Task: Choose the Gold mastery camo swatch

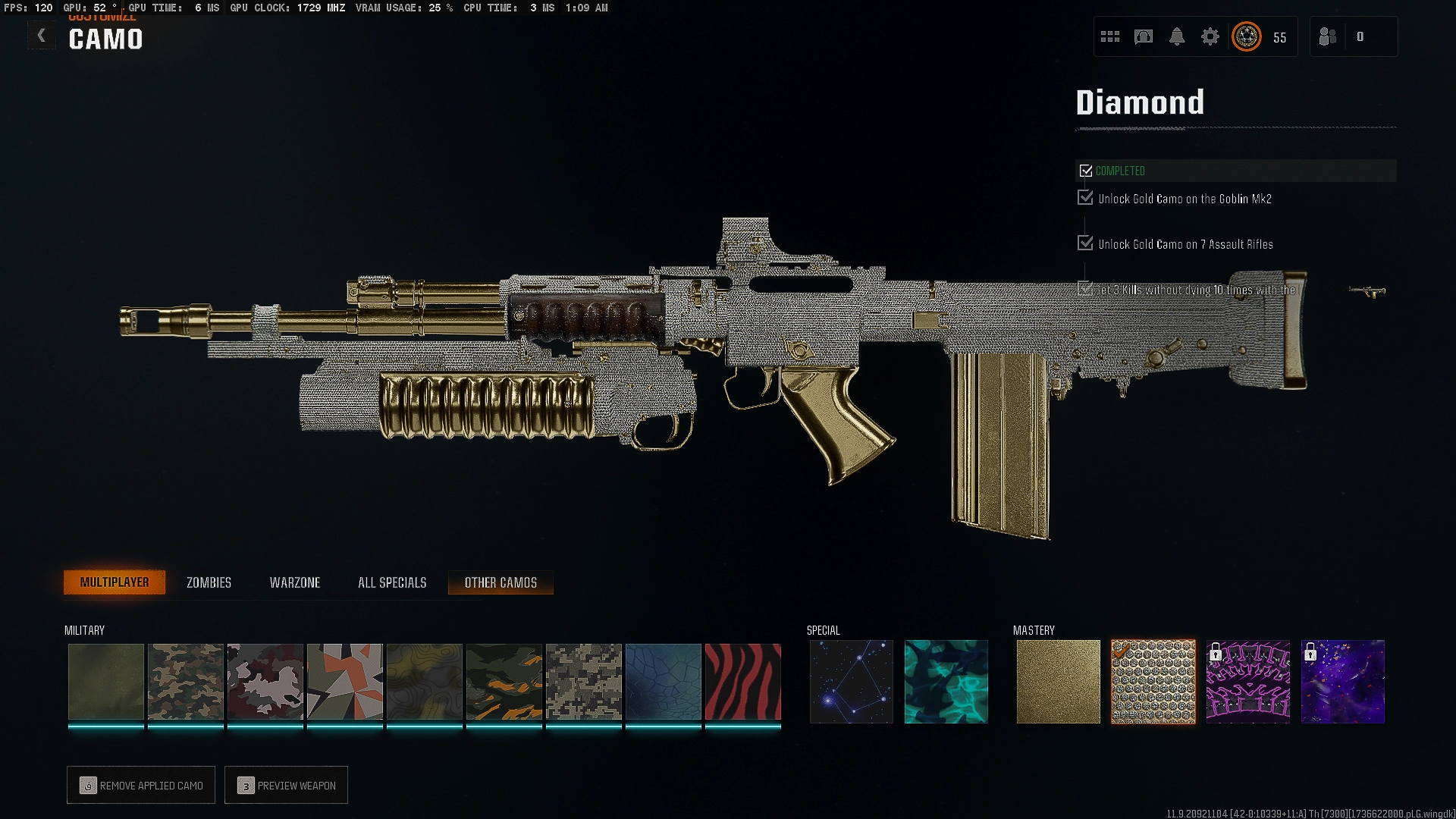Action: coord(1058,682)
